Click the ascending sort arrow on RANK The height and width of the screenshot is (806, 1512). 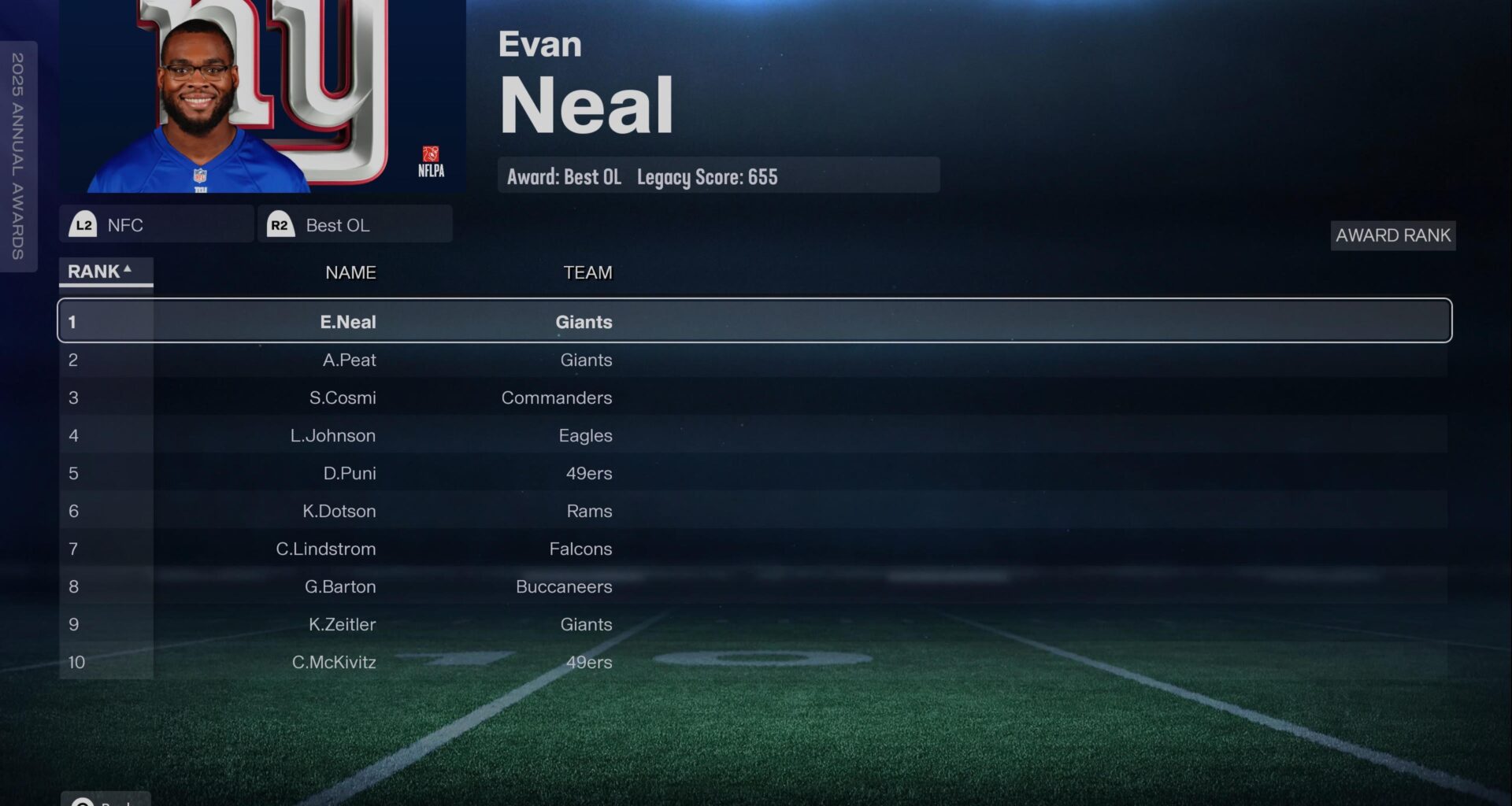coord(128,268)
